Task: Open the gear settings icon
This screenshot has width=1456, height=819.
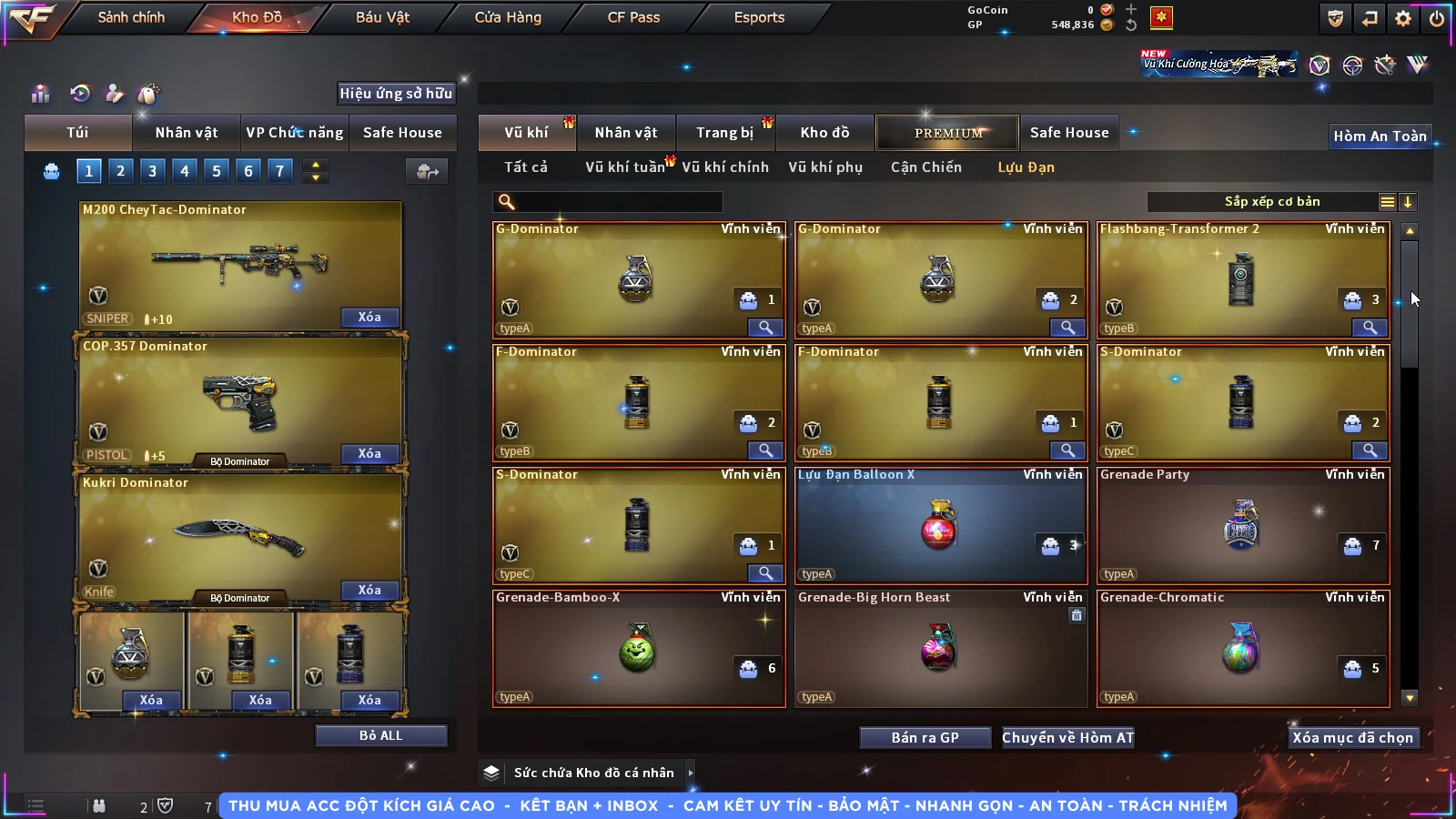Action: 1403,18
